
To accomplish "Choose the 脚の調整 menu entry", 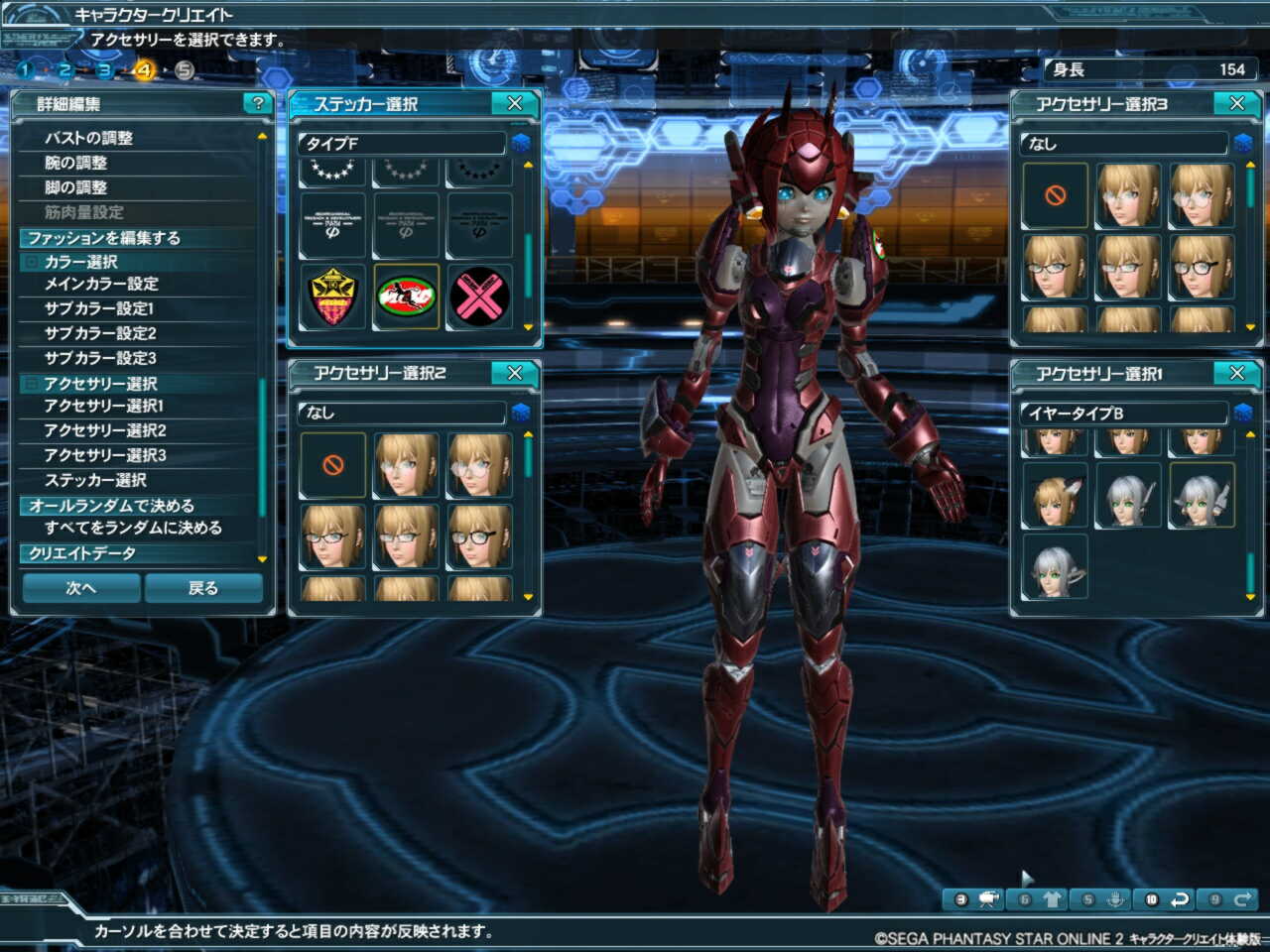I will (75, 187).
